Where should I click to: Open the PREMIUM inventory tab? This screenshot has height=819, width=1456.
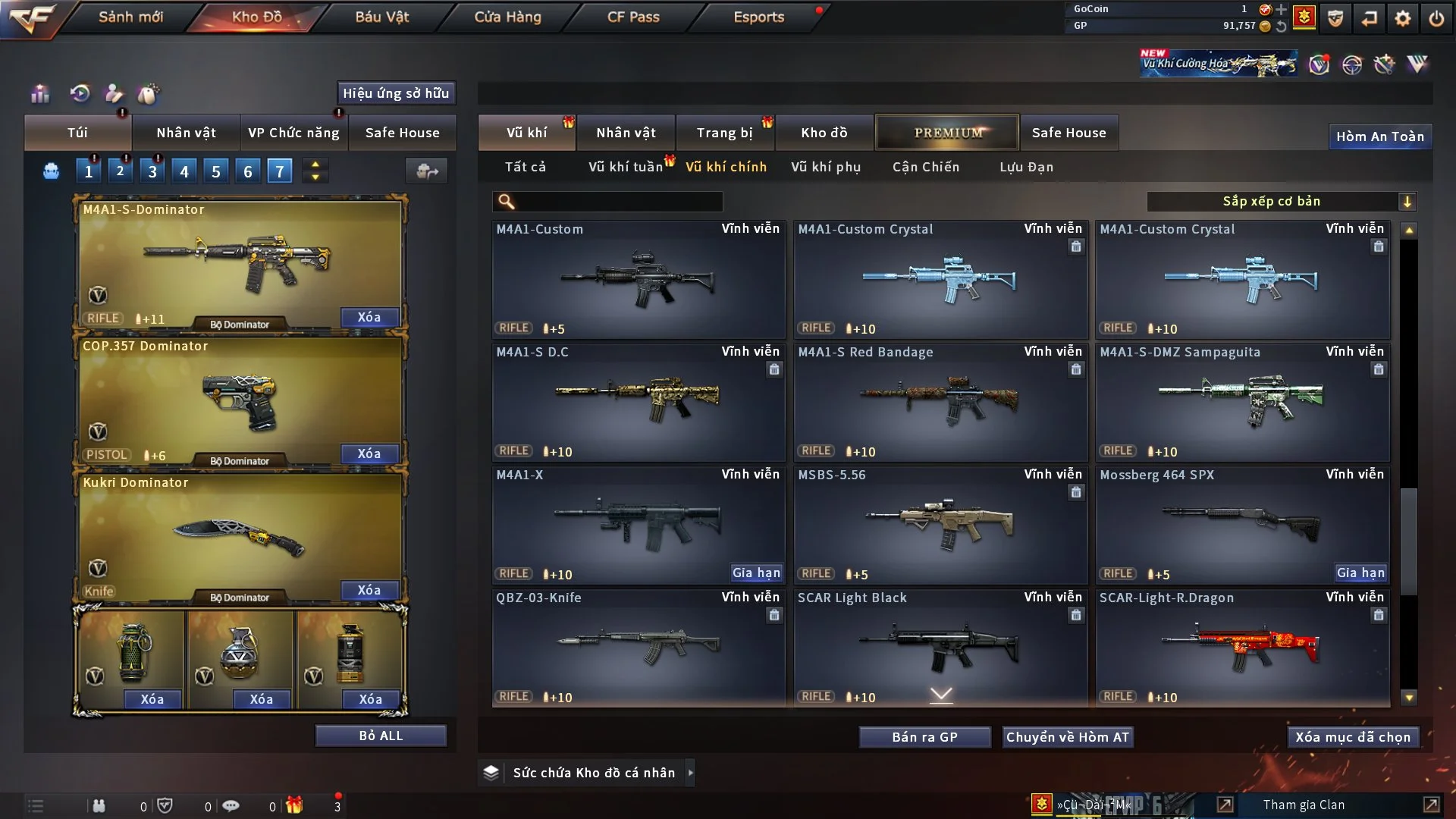point(947,133)
